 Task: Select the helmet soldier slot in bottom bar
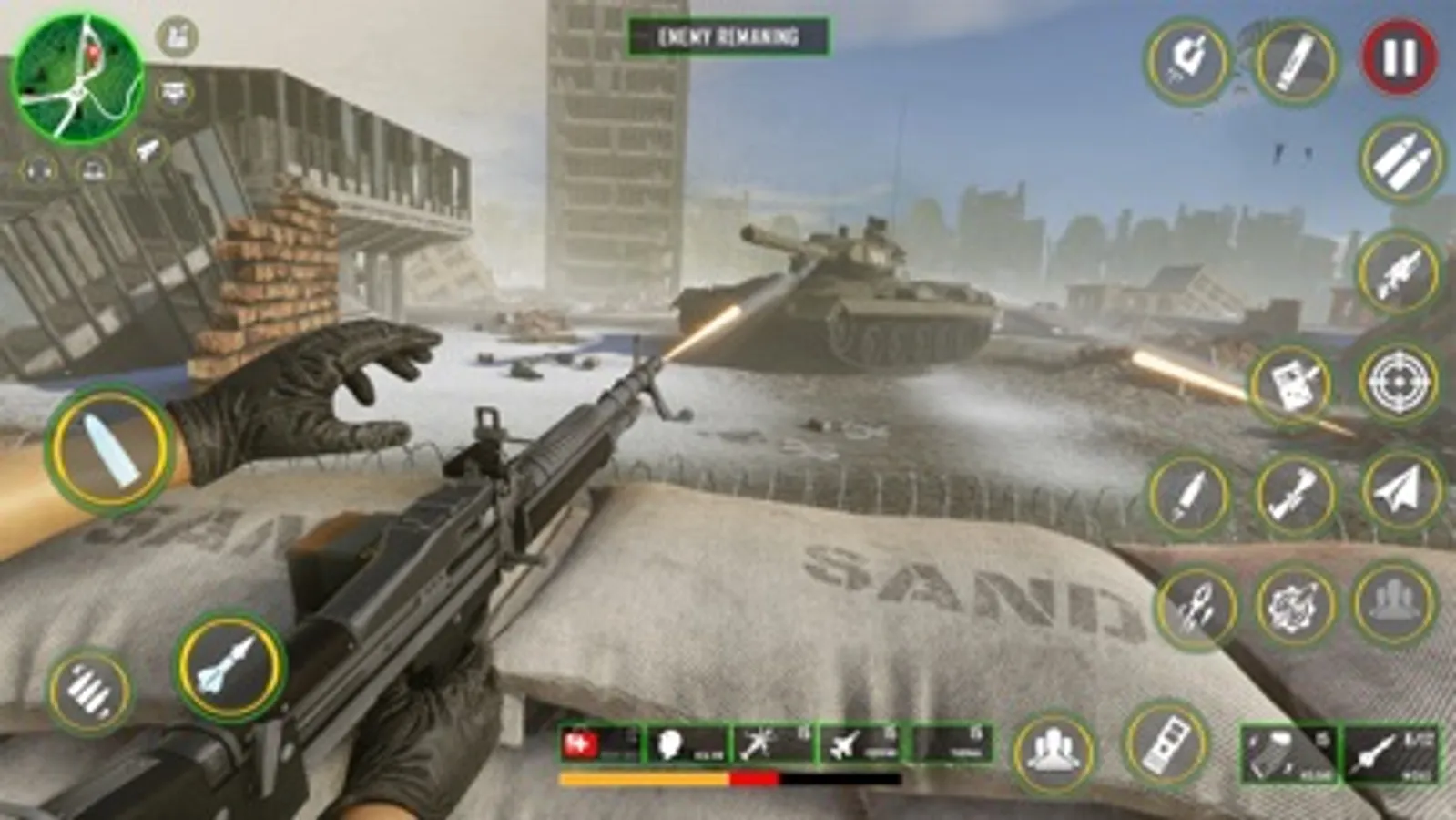tap(671, 745)
